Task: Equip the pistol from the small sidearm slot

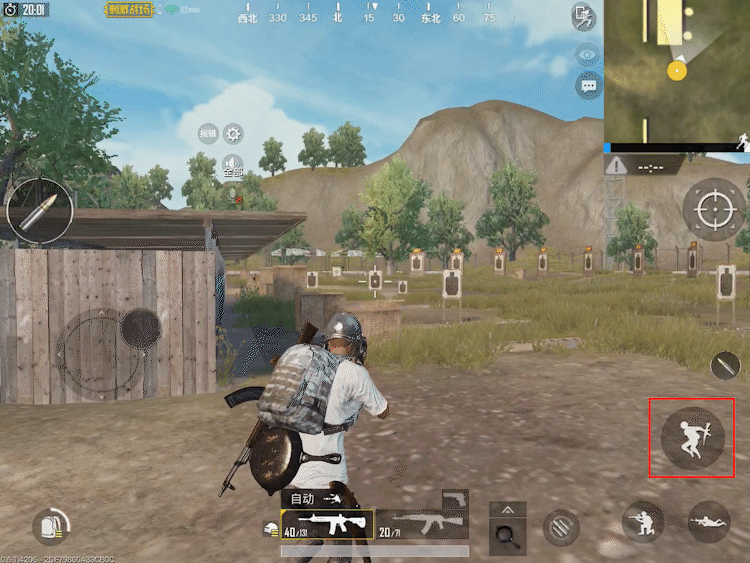Action: click(455, 498)
